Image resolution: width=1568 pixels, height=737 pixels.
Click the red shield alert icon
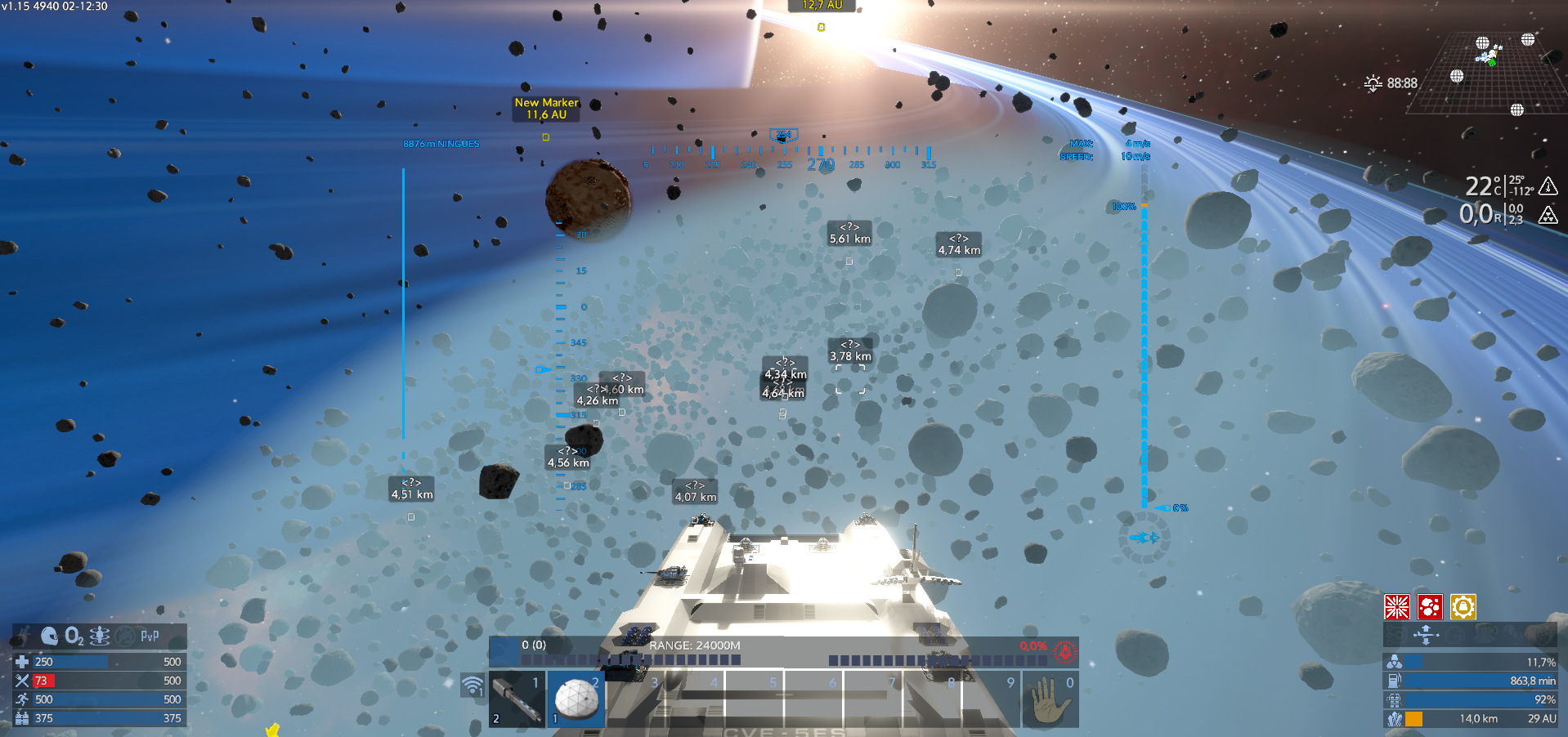pos(1064,651)
